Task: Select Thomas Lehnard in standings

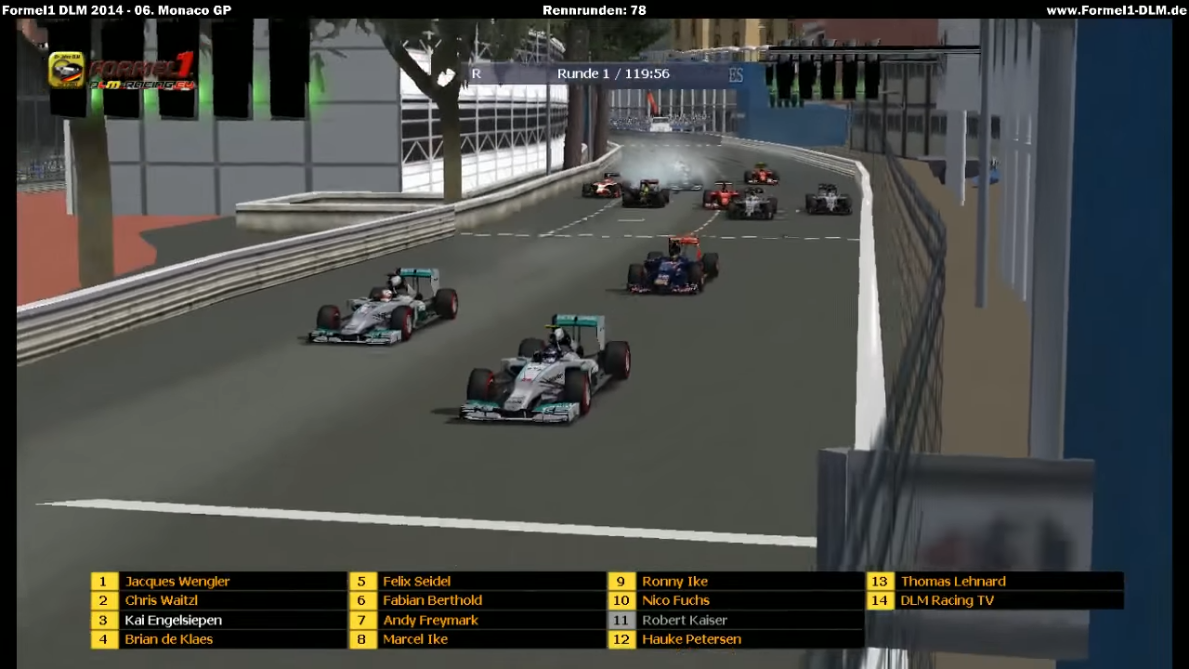Action: [x=952, y=581]
